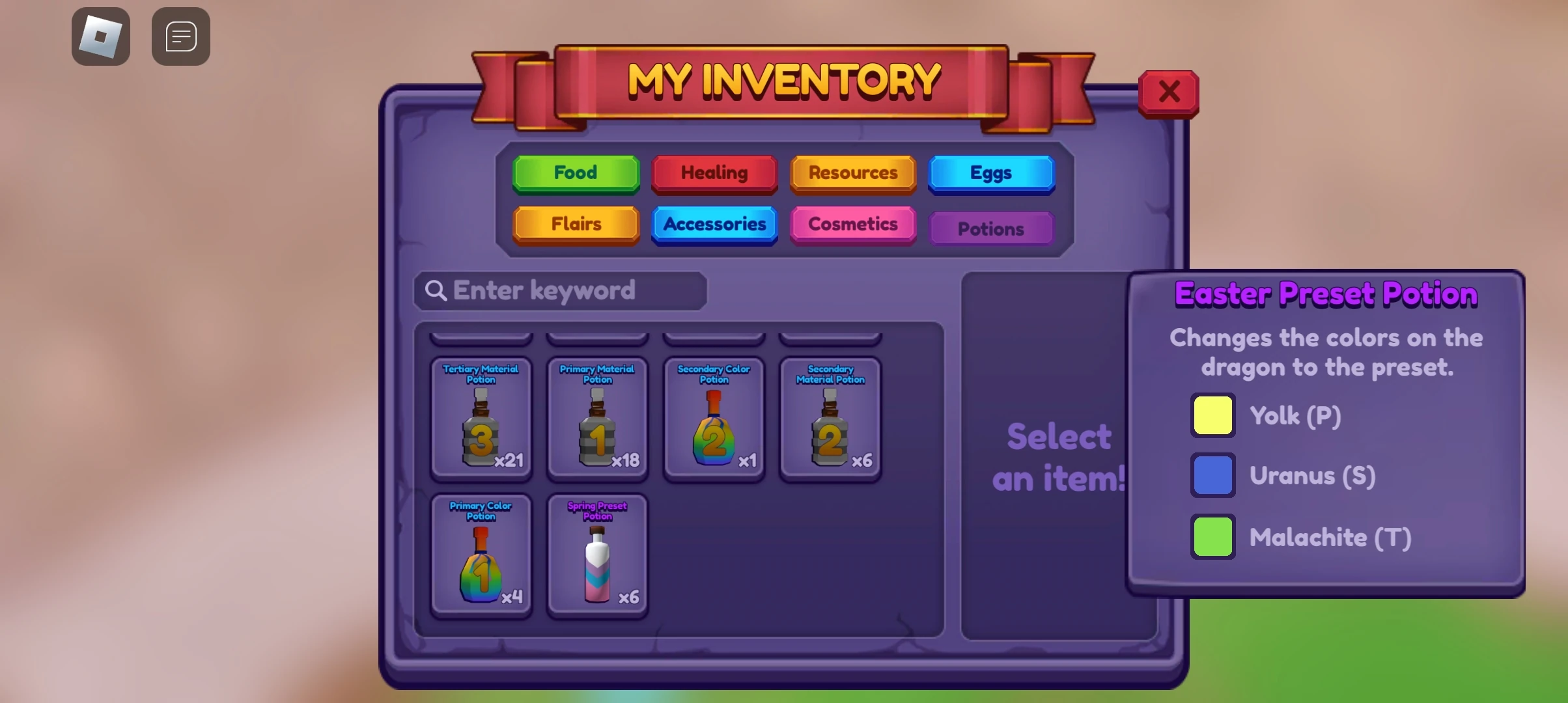Switch to the Food category
1568x703 pixels.
576,173
